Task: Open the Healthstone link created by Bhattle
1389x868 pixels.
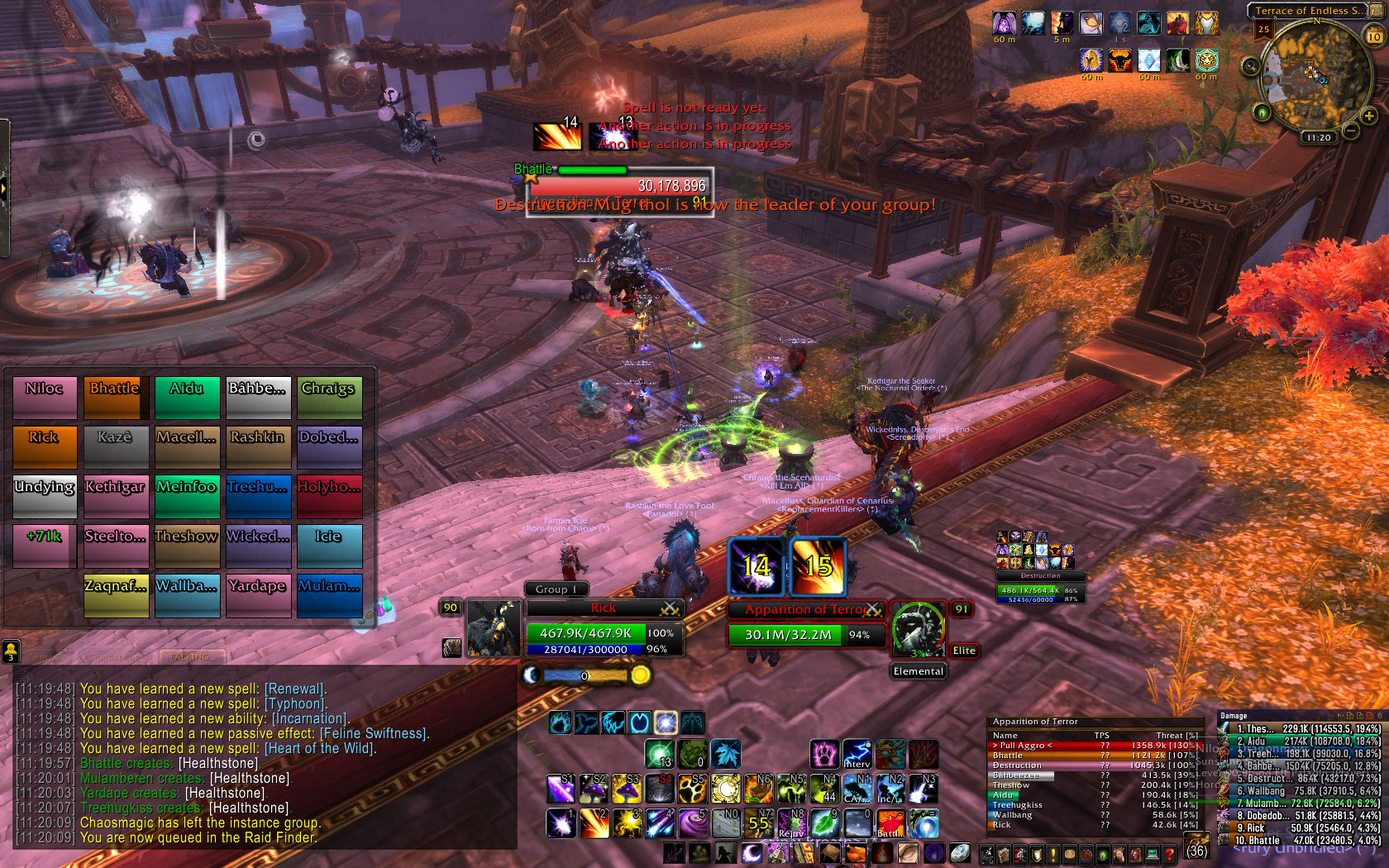Action: (x=218, y=763)
